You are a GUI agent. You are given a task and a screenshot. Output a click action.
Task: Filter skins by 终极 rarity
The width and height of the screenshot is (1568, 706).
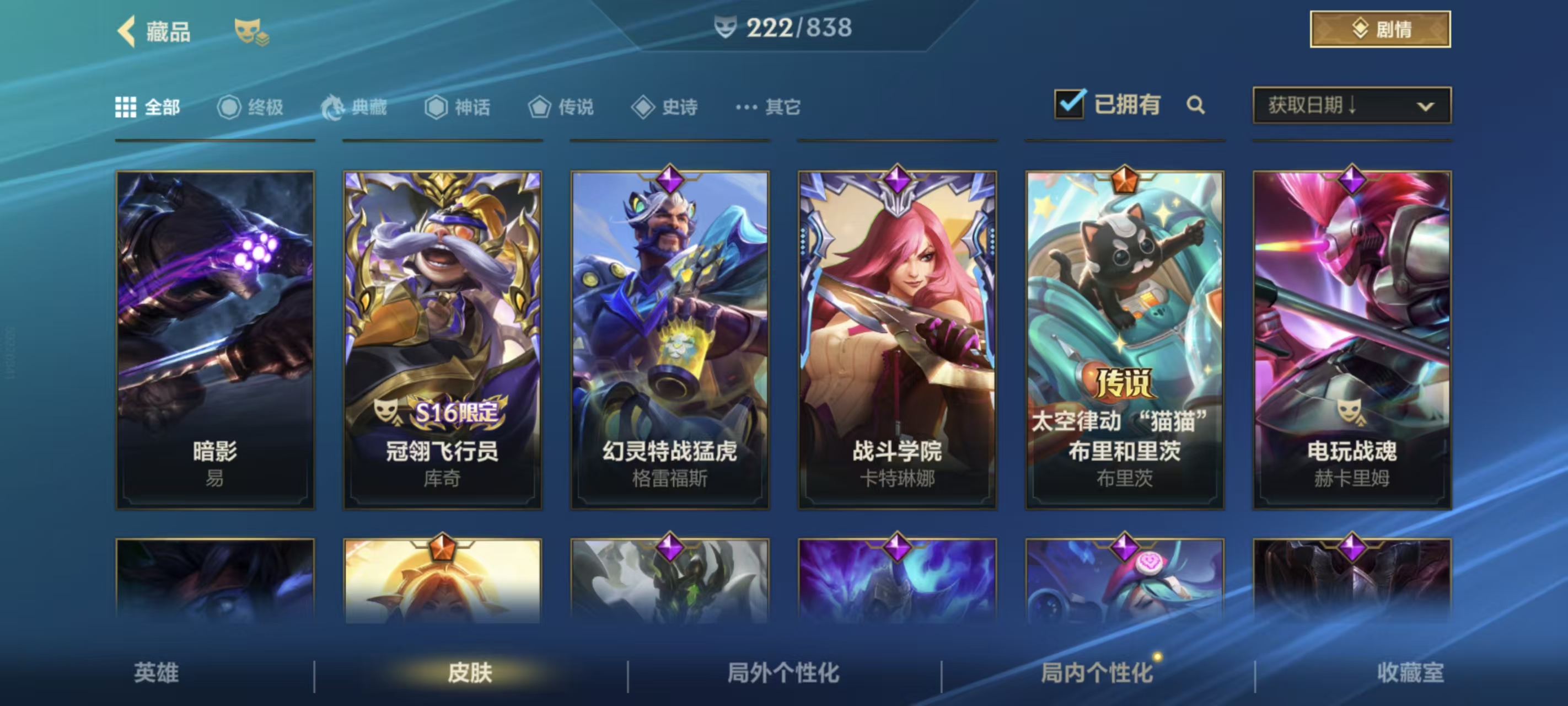[250, 107]
